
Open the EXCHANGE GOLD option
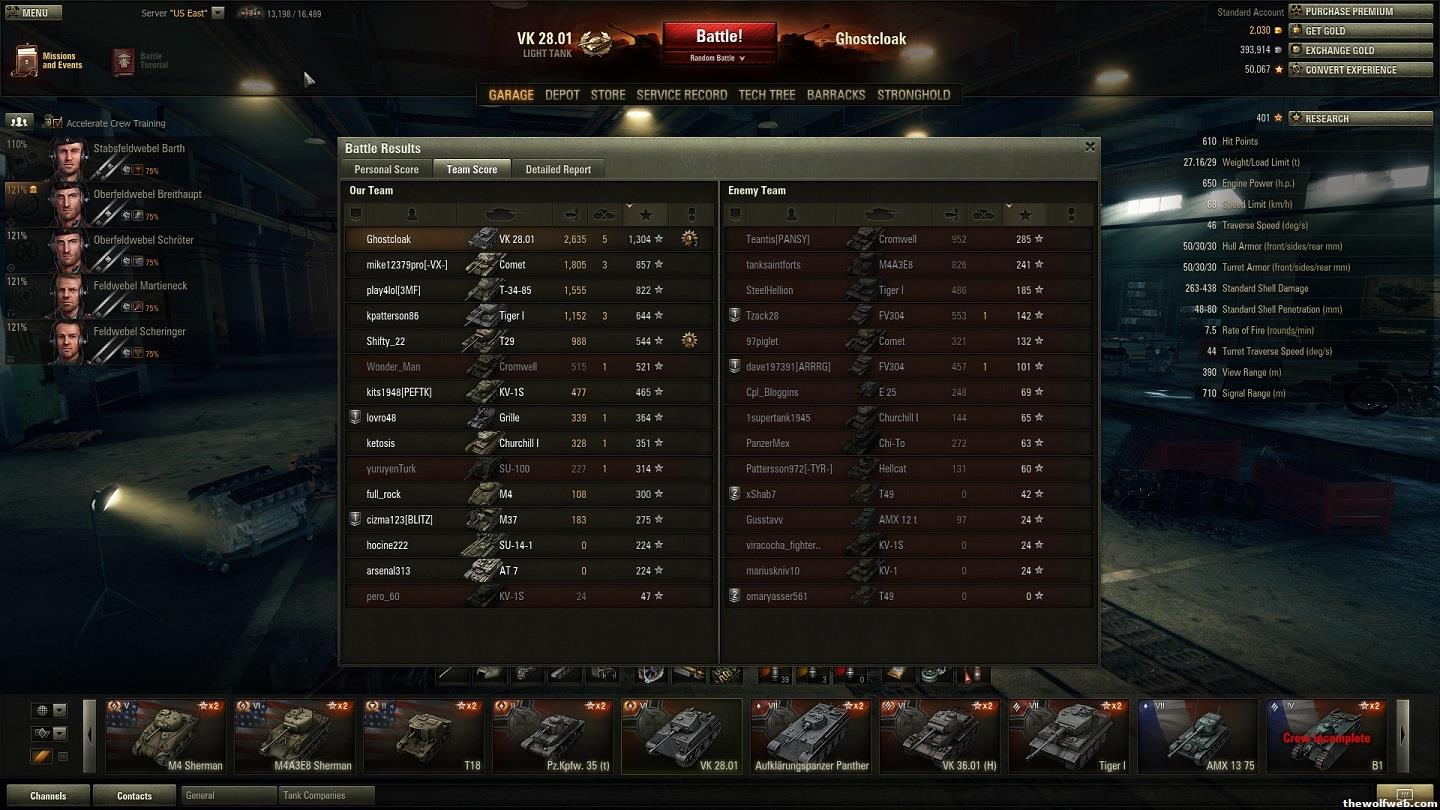pyautogui.click(x=1360, y=50)
